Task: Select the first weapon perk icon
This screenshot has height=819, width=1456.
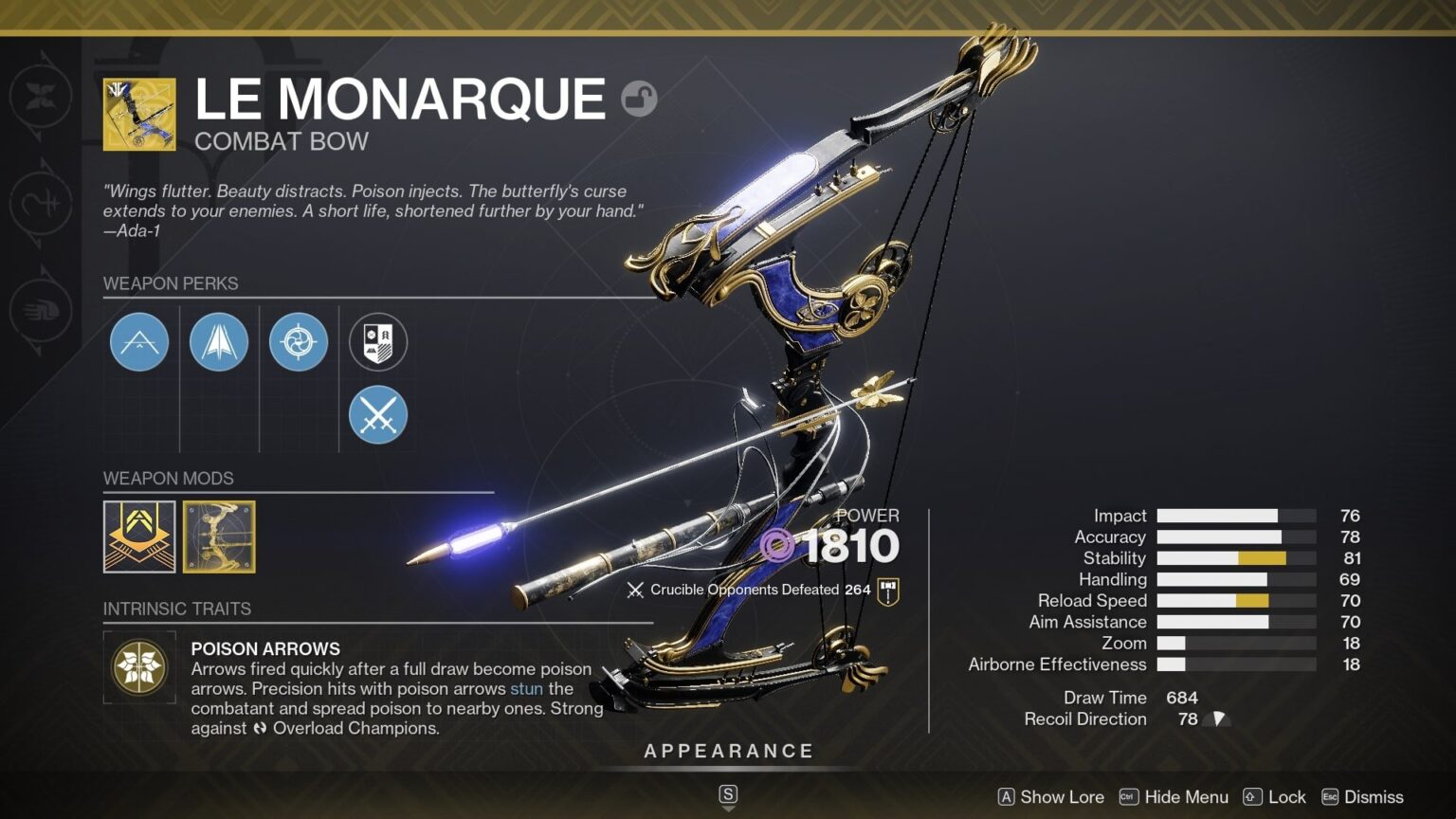Action: [139, 341]
